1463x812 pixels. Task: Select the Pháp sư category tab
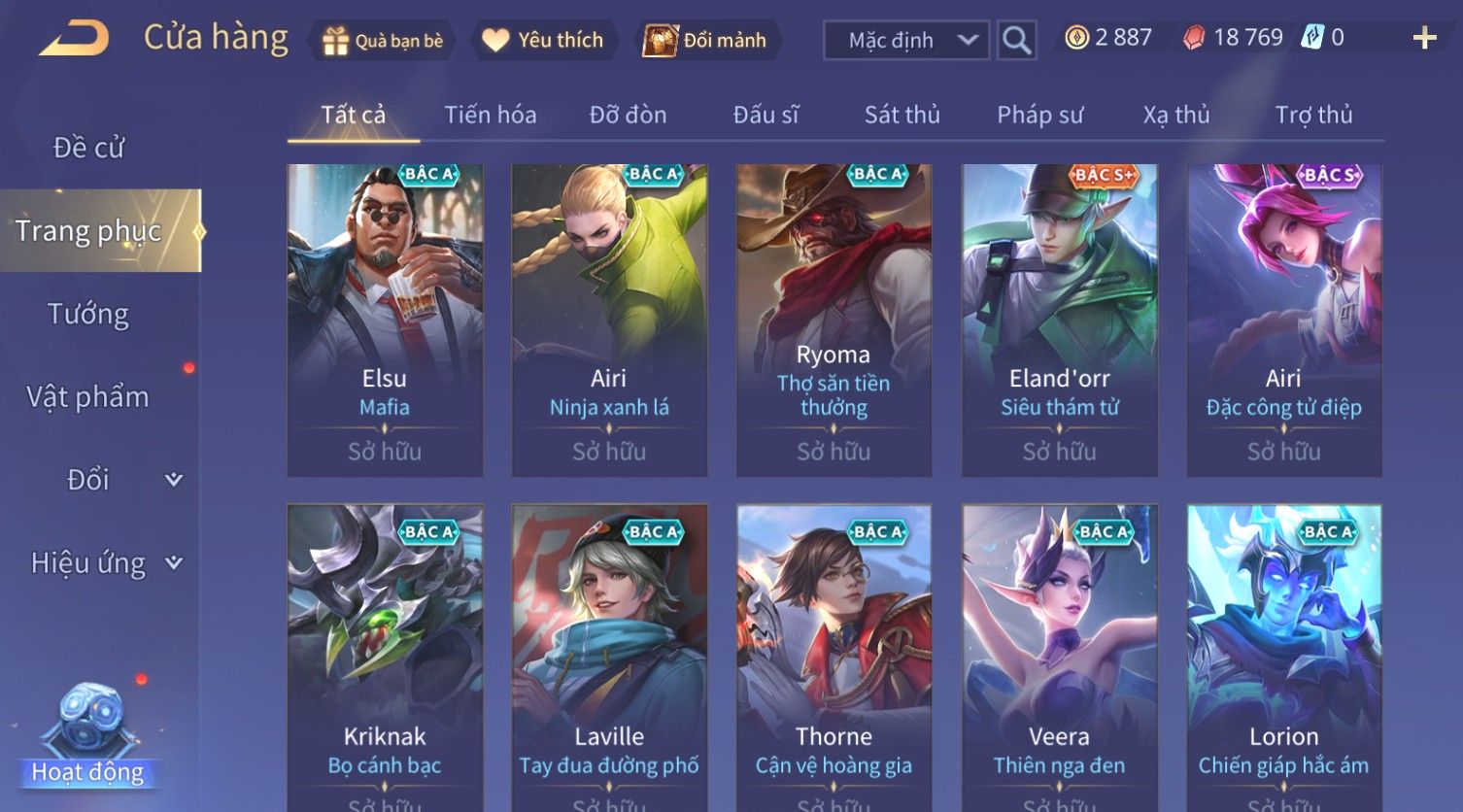pyautogui.click(x=1039, y=115)
